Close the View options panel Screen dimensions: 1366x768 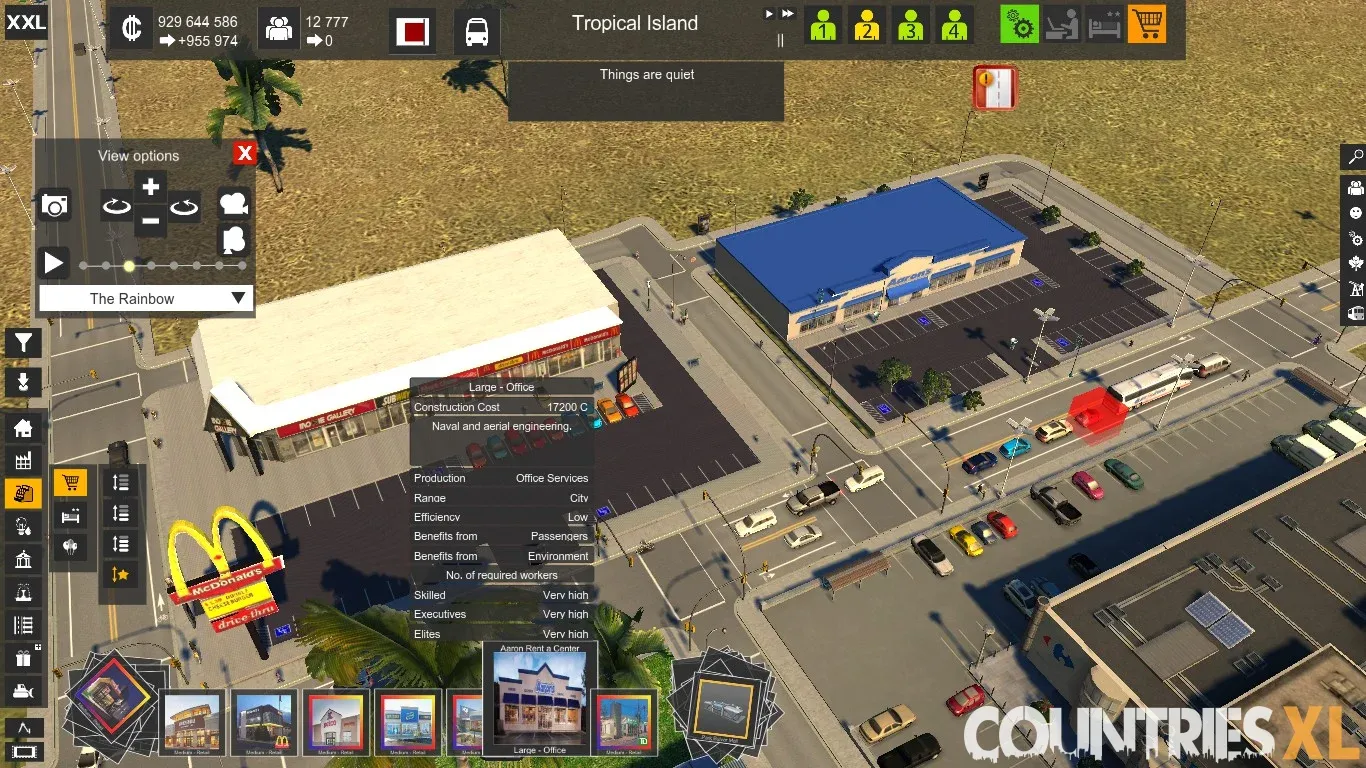(x=244, y=153)
